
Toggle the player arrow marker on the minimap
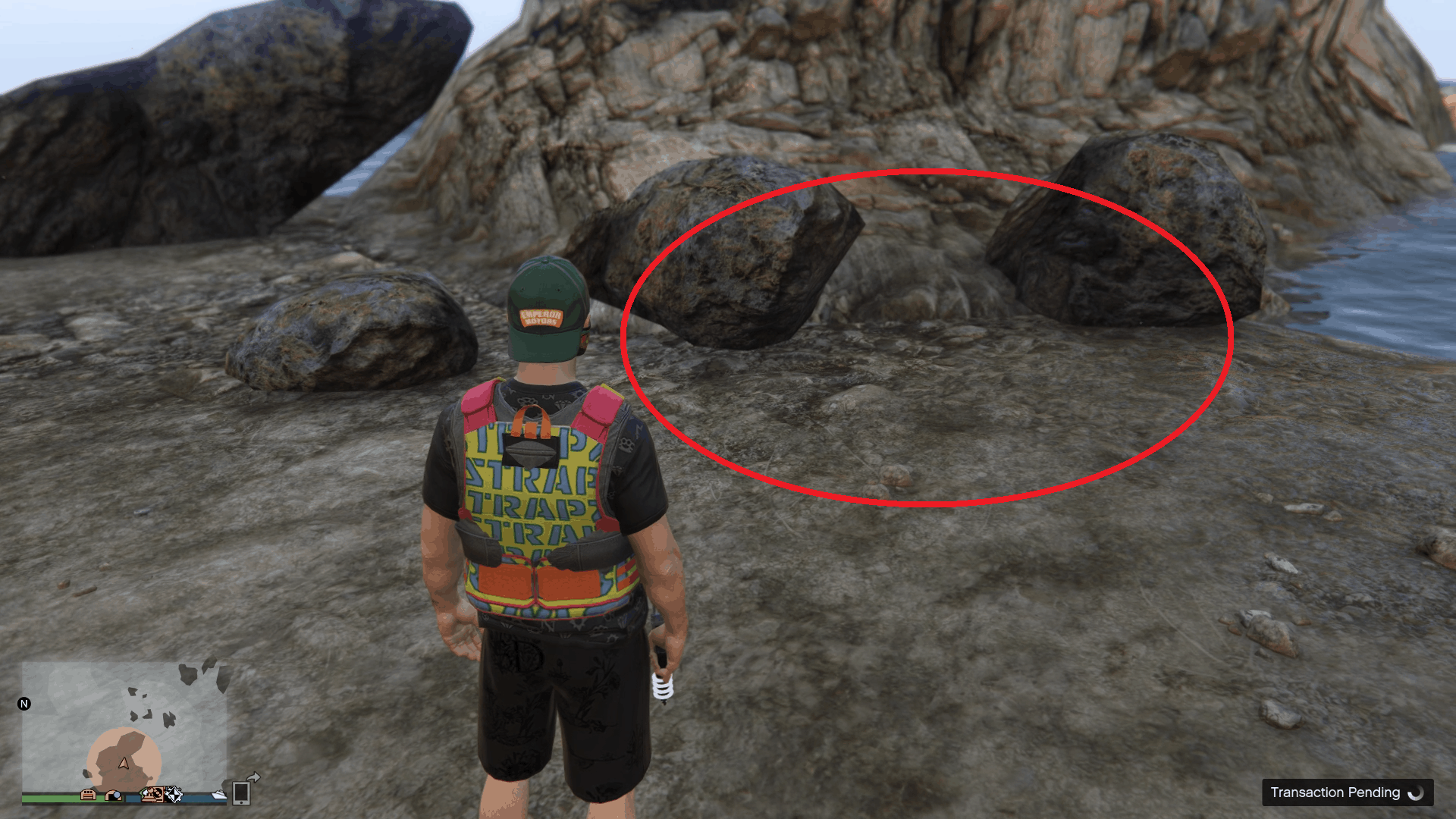[123, 764]
